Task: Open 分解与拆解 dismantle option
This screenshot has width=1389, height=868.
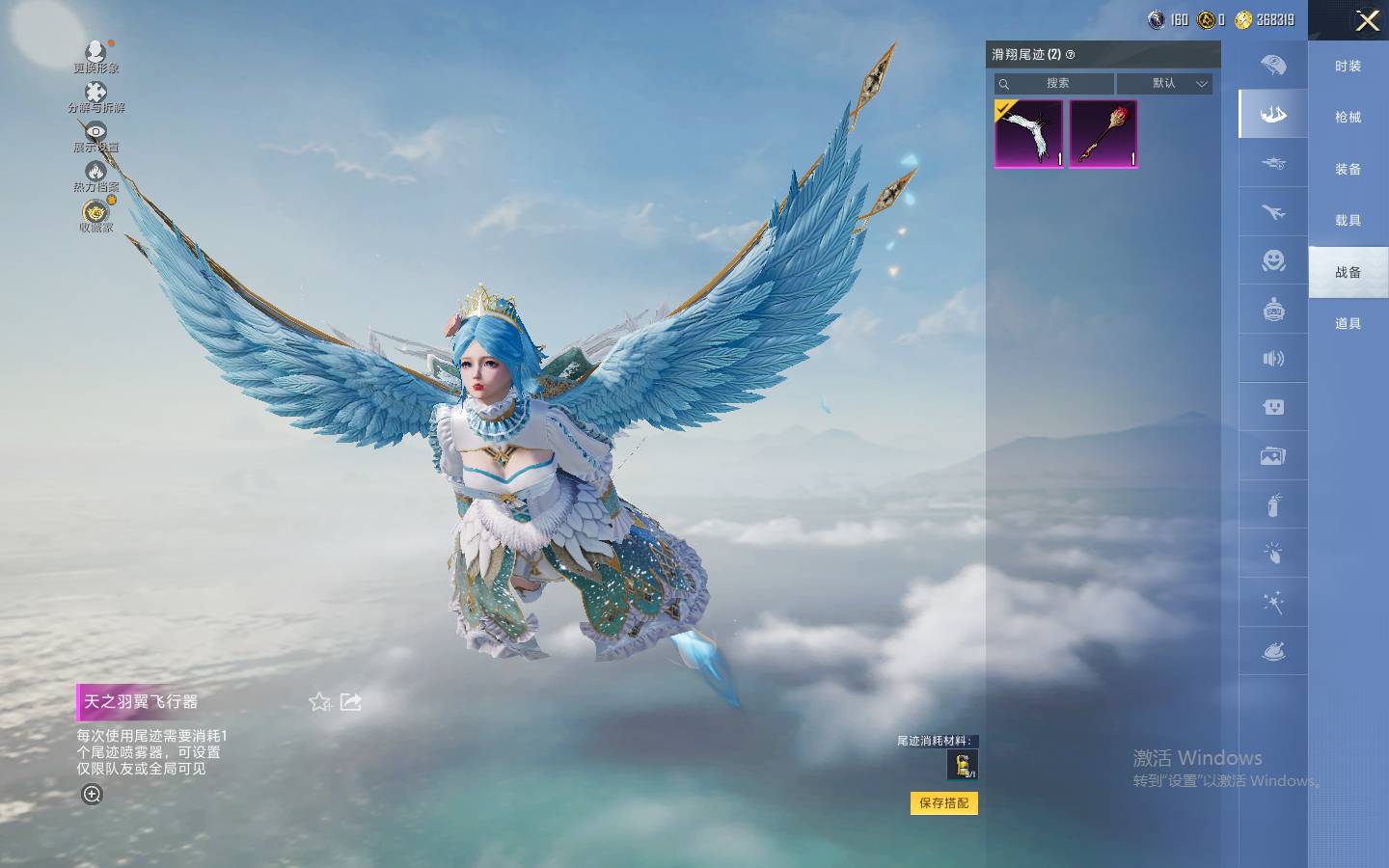Action: (x=95, y=96)
